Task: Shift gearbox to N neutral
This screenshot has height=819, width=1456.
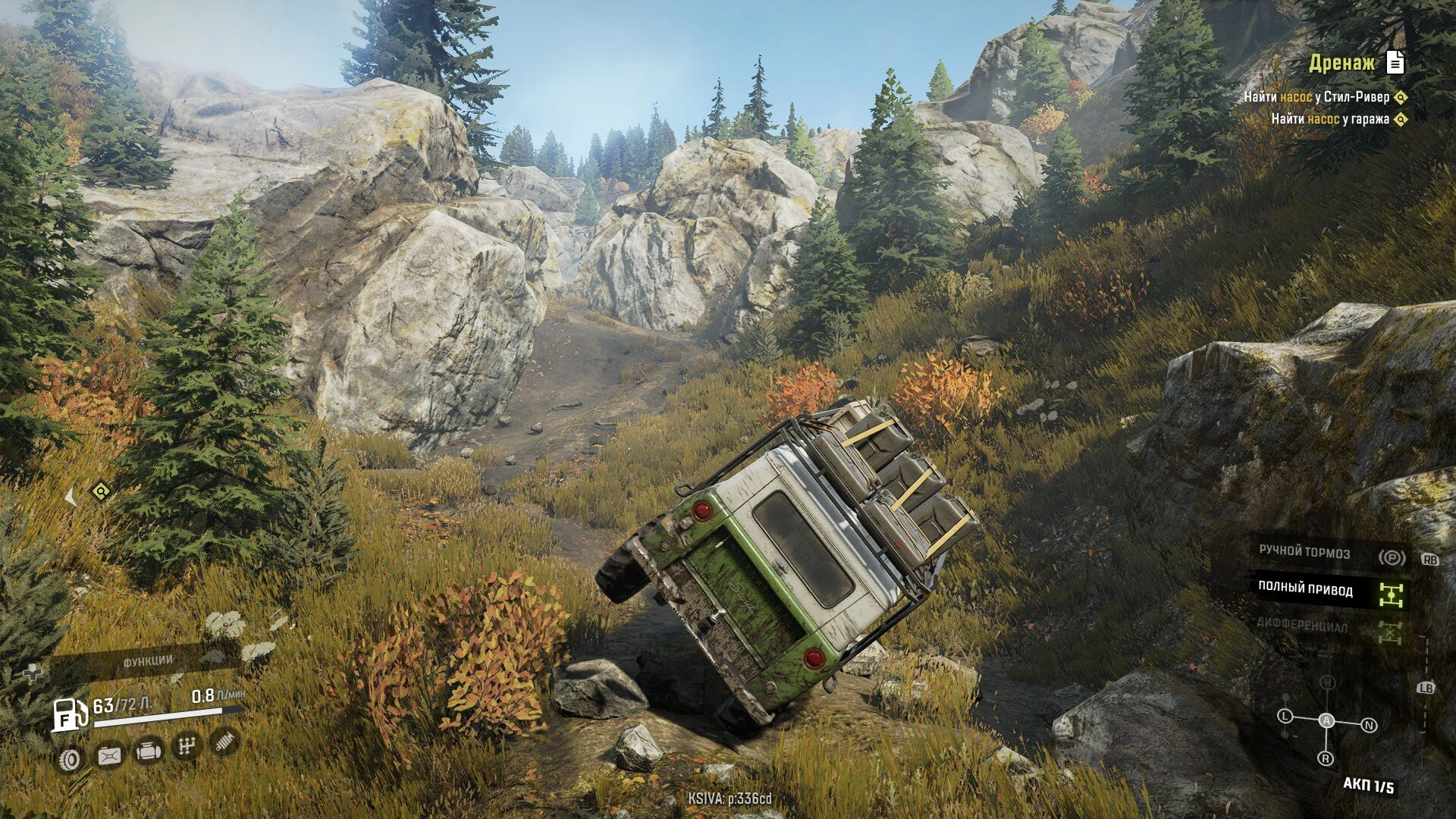Action: point(1369,726)
